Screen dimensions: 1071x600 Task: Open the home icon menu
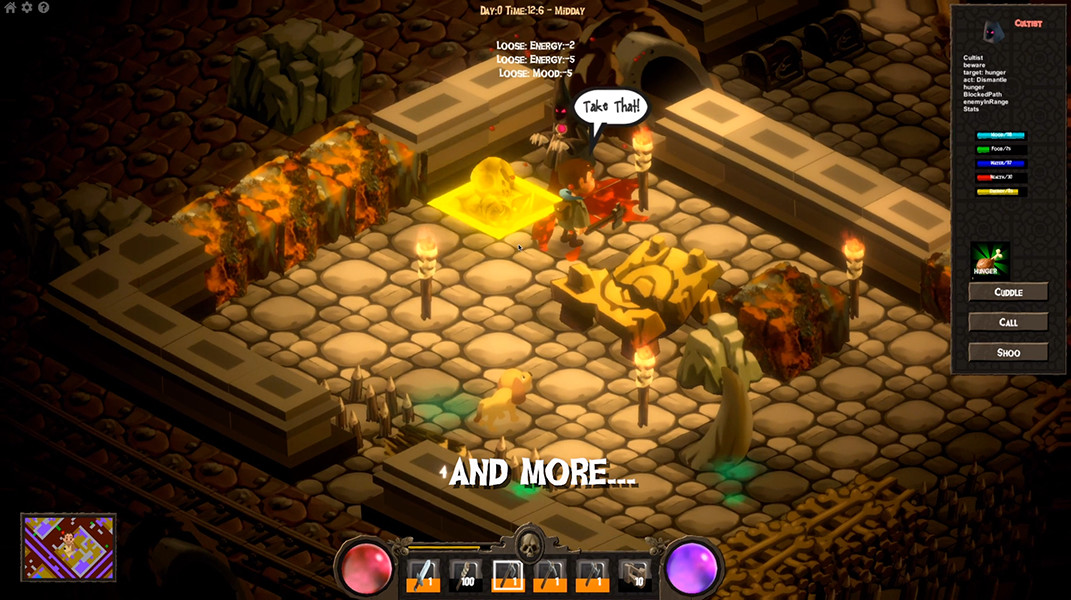pyautogui.click(x=10, y=8)
